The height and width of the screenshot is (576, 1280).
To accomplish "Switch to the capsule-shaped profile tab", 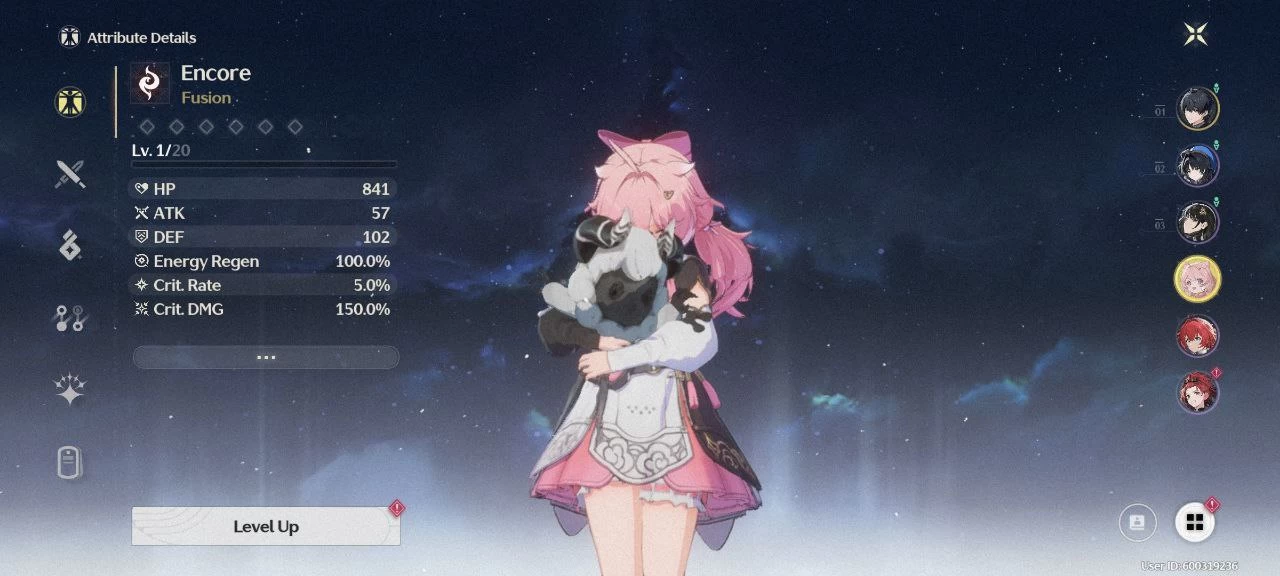I will click(x=70, y=463).
